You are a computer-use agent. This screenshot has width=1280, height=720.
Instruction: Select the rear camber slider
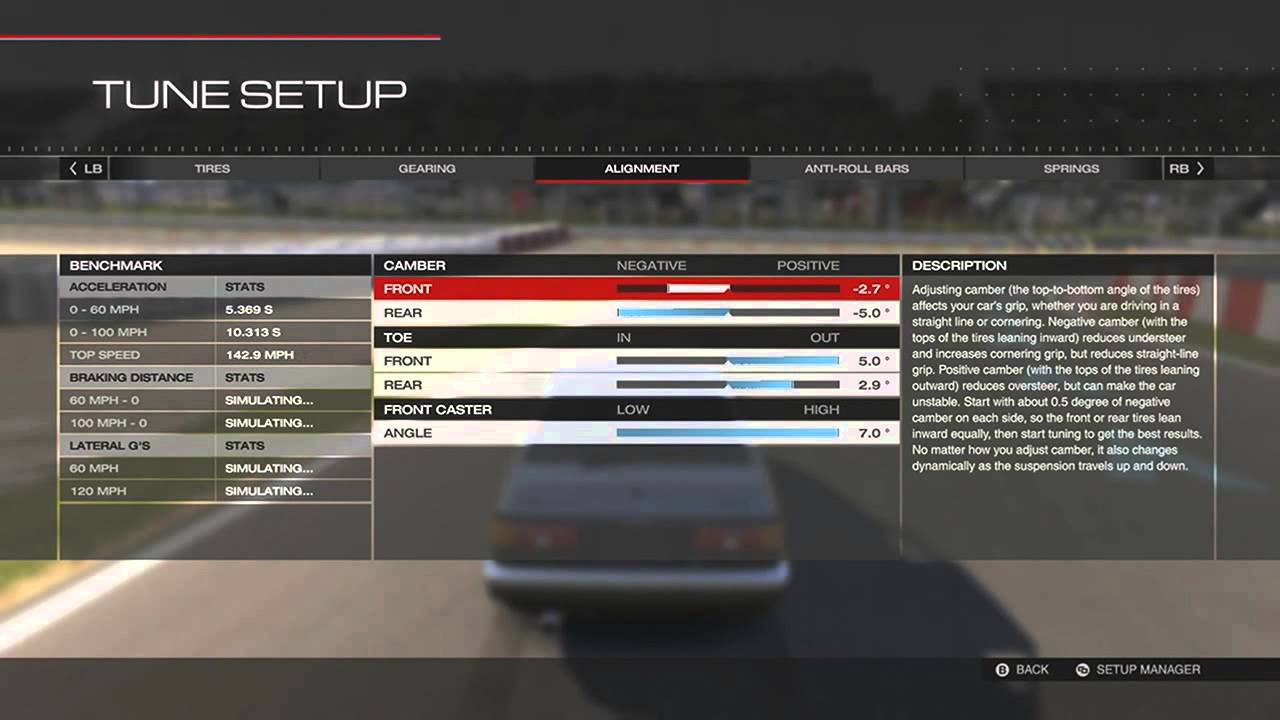pos(728,313)
